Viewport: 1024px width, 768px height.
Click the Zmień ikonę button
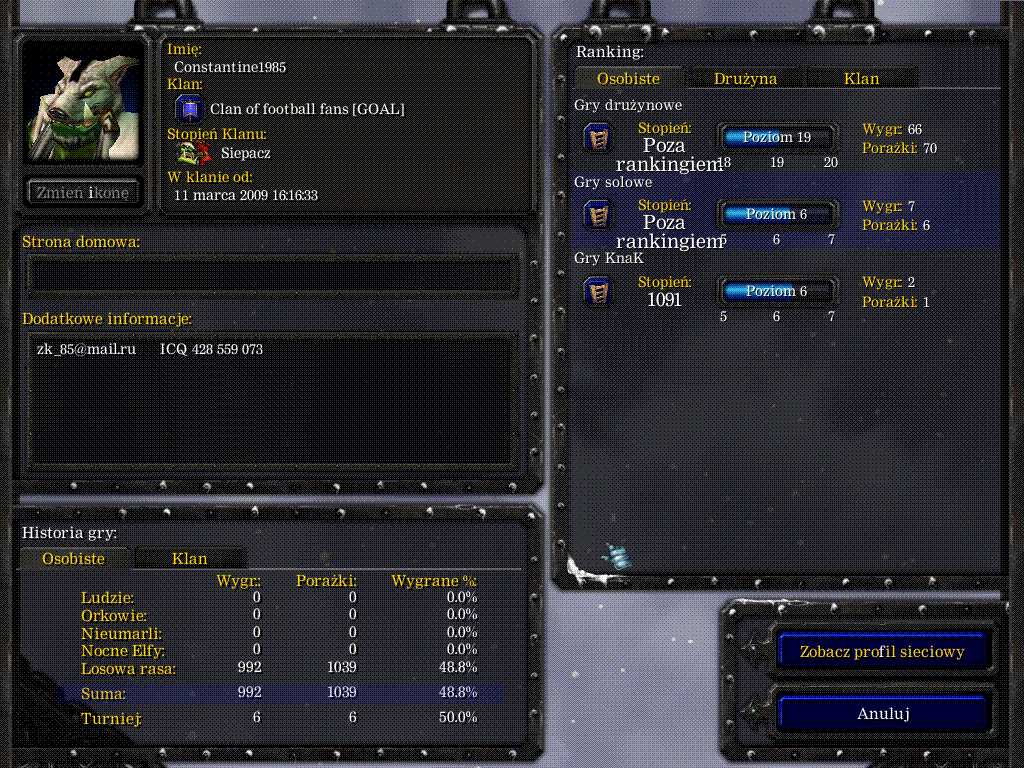click(83, 193)
